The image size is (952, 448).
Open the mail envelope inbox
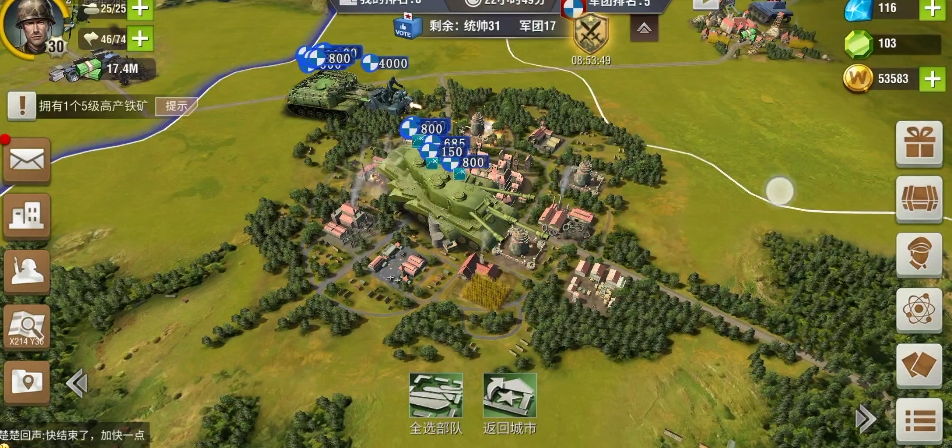coord(26,160)
